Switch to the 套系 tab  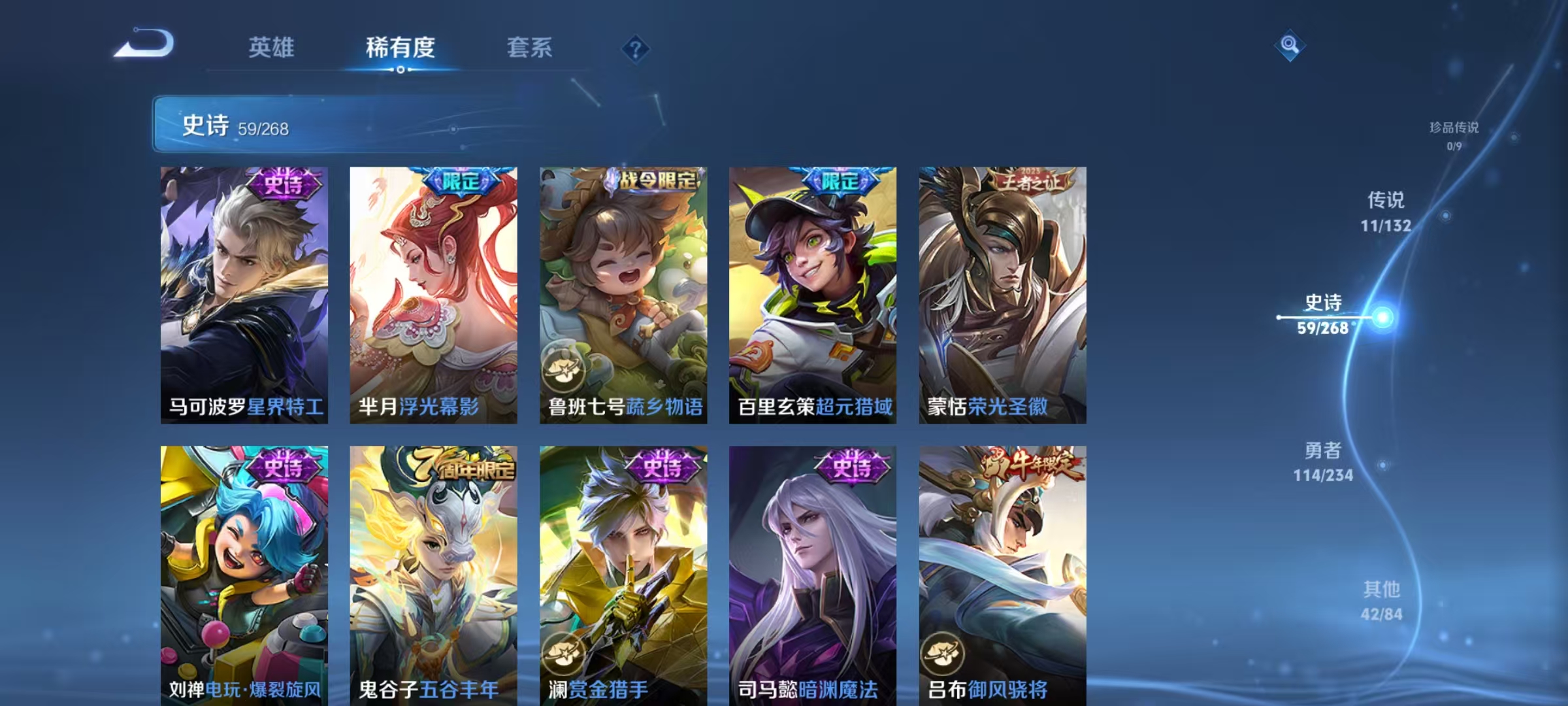coord(531,47)
